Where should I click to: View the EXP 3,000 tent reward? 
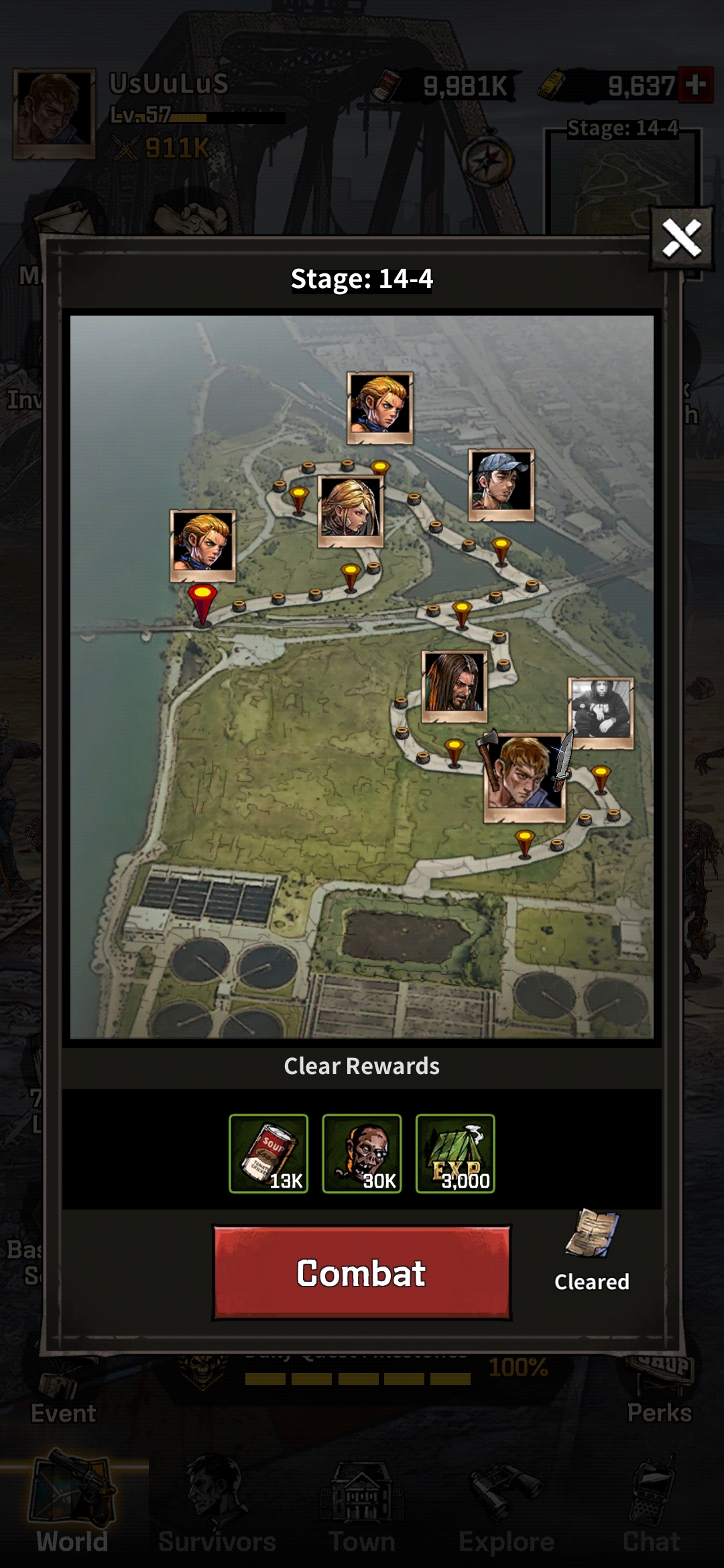(455, 1153)
